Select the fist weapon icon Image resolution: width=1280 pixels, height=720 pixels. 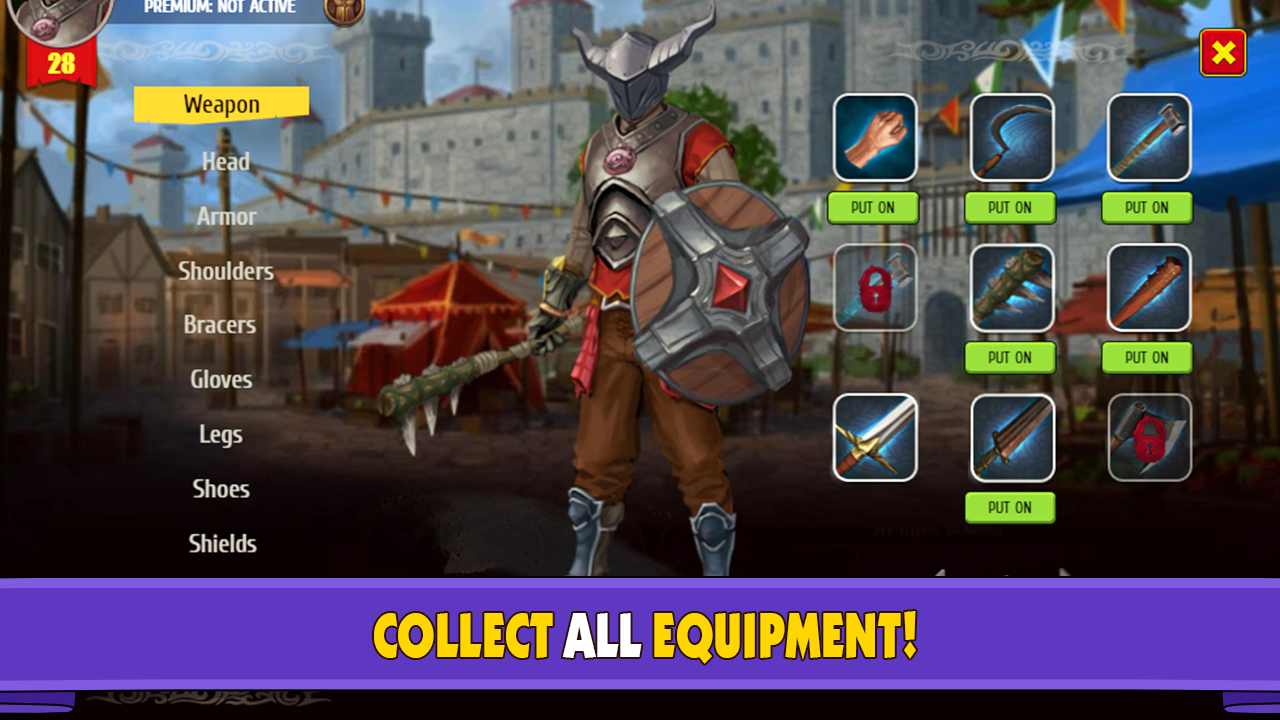874,137
